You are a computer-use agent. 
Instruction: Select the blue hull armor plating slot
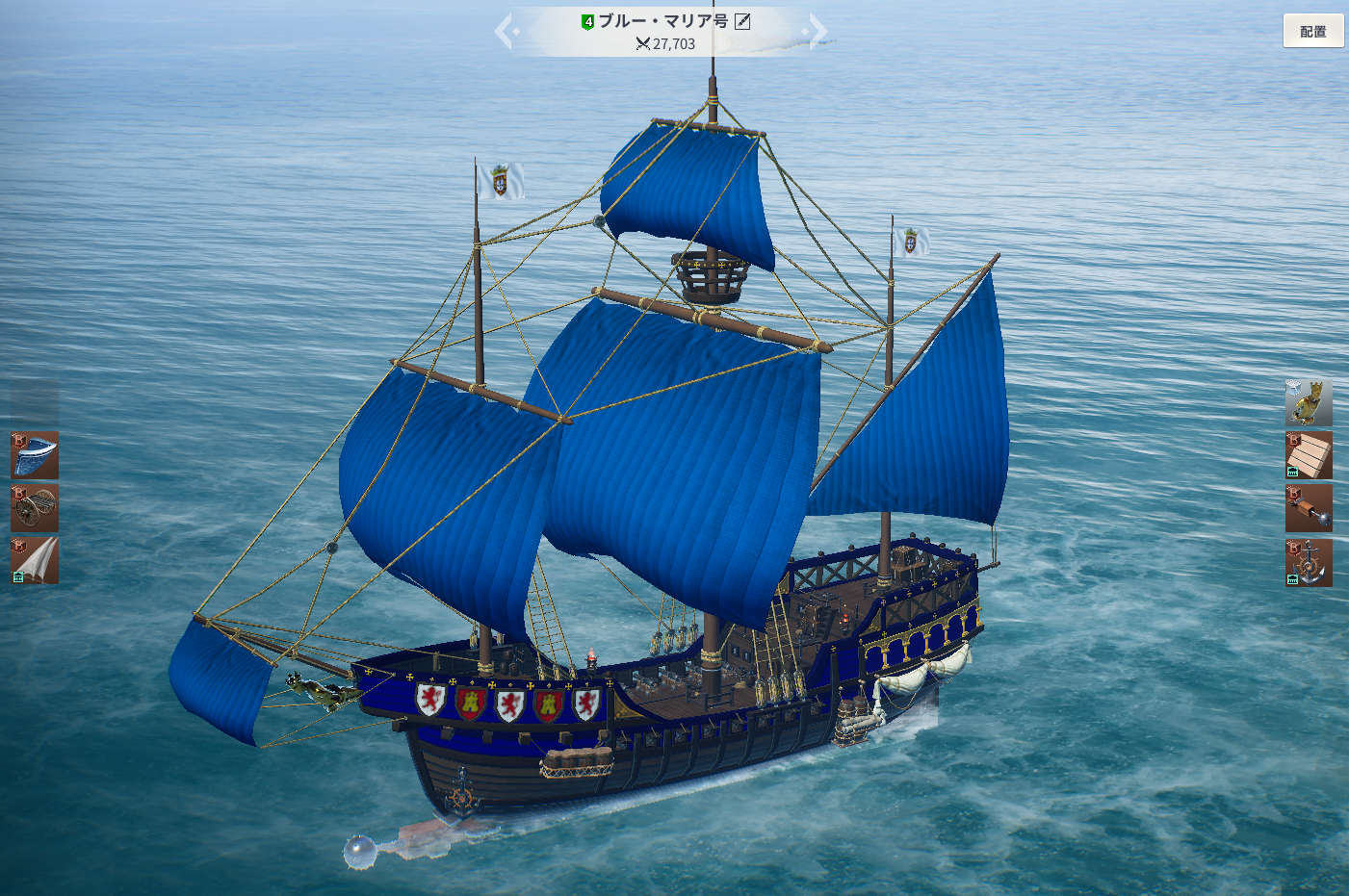point(35,455)
